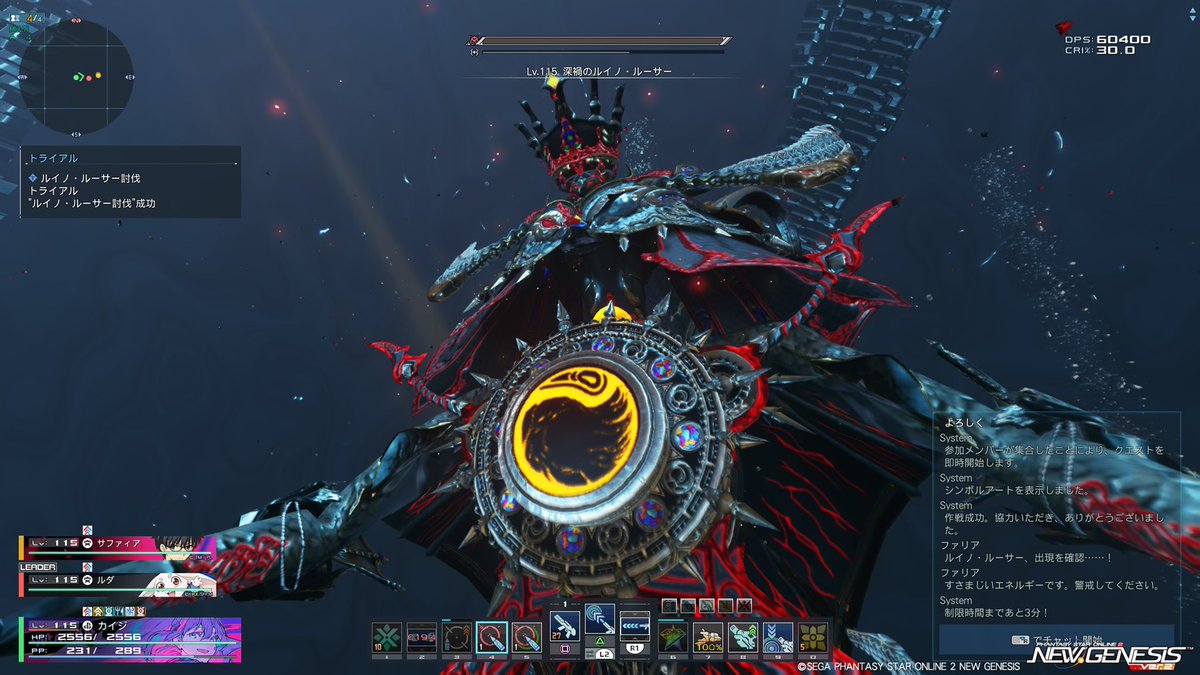Activate the red digits skill in slot 2
Viewport: 1200px width, 675px height.
pyautogui.click(x=422, y=638)
